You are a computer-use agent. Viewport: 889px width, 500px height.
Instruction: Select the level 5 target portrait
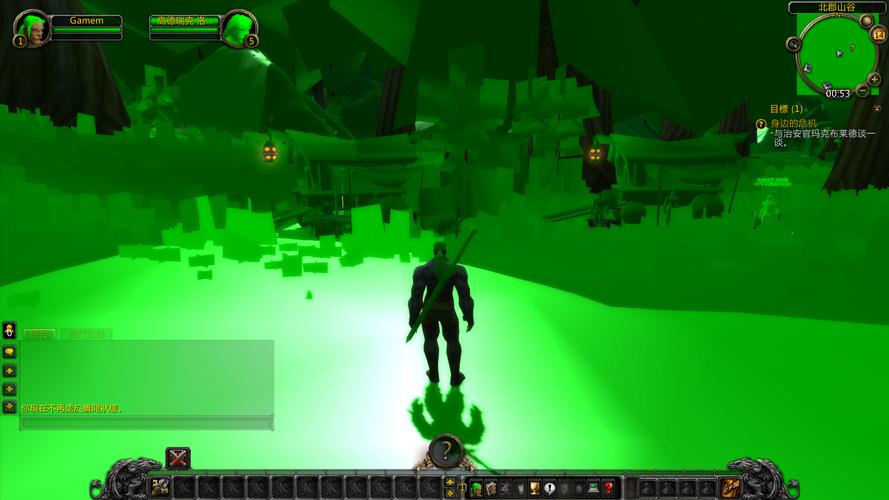click(238, 27)
